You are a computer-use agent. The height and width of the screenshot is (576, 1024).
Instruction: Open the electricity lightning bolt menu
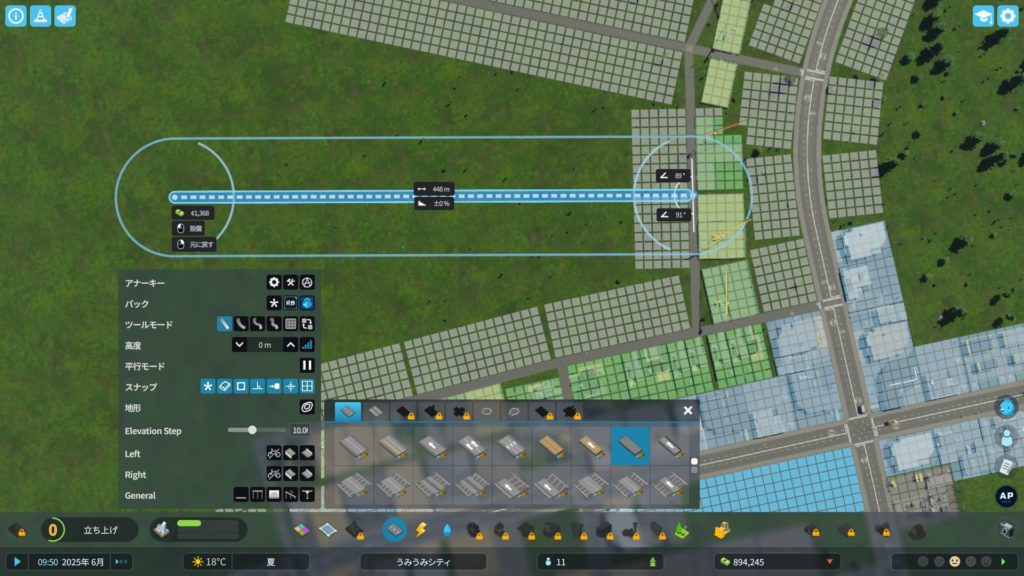point(421,529)
